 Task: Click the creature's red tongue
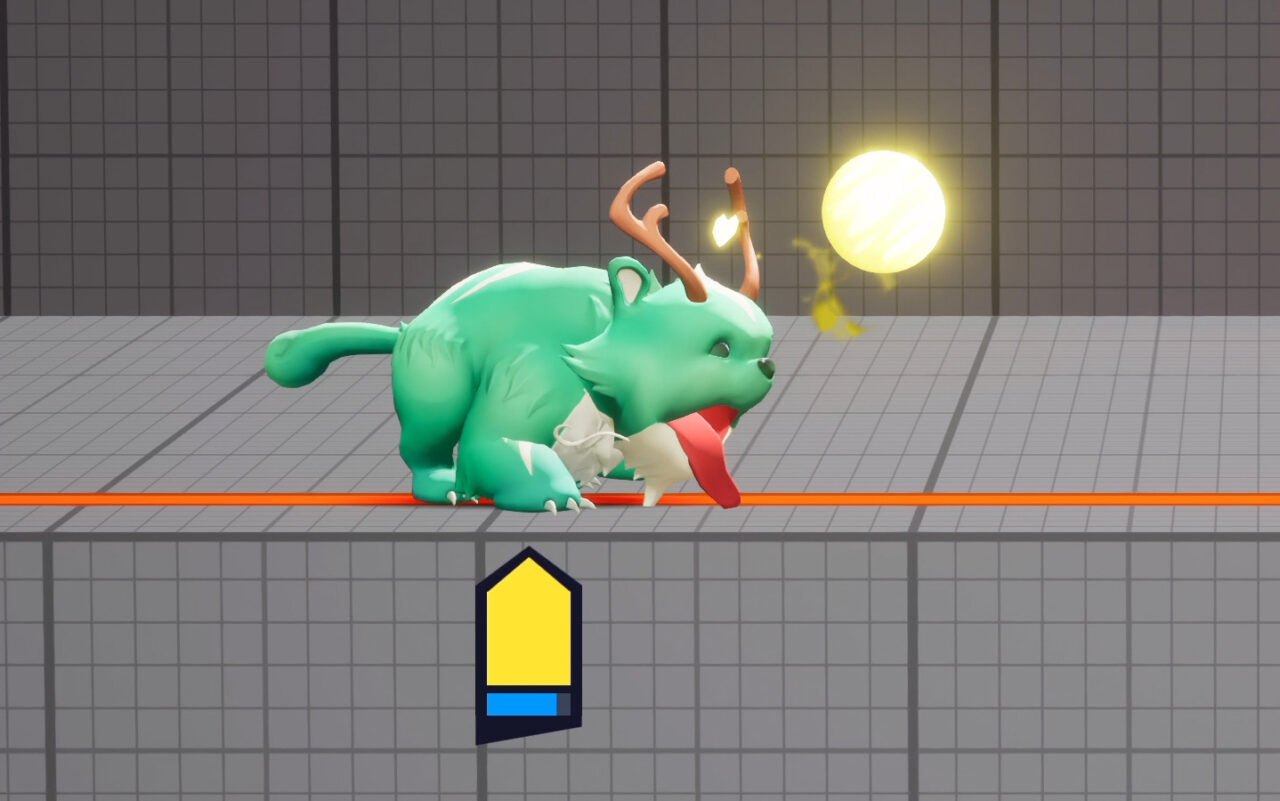coord(710,450)
